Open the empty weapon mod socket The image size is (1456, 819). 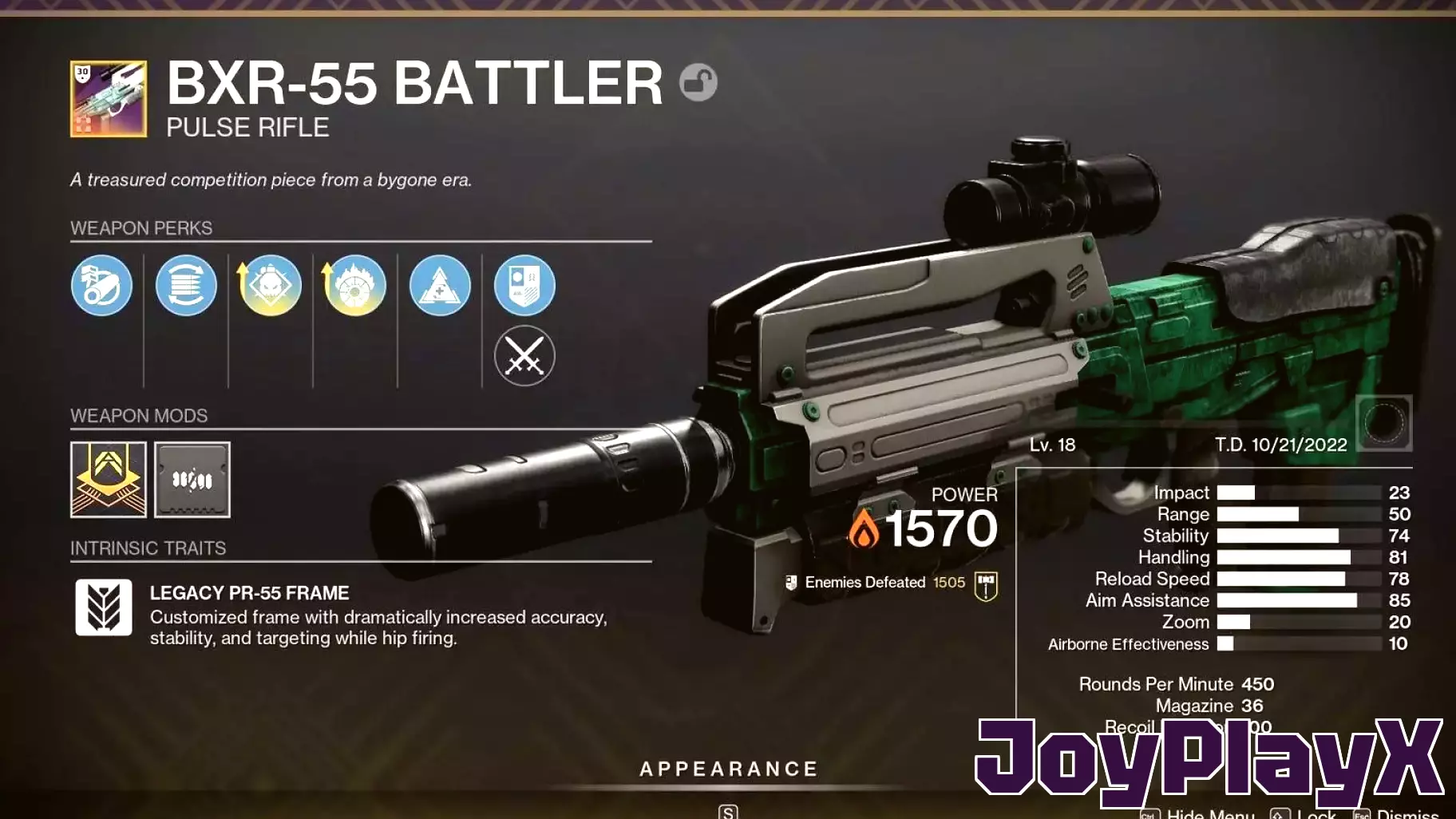pyautogui.click(x=192, y=480)
